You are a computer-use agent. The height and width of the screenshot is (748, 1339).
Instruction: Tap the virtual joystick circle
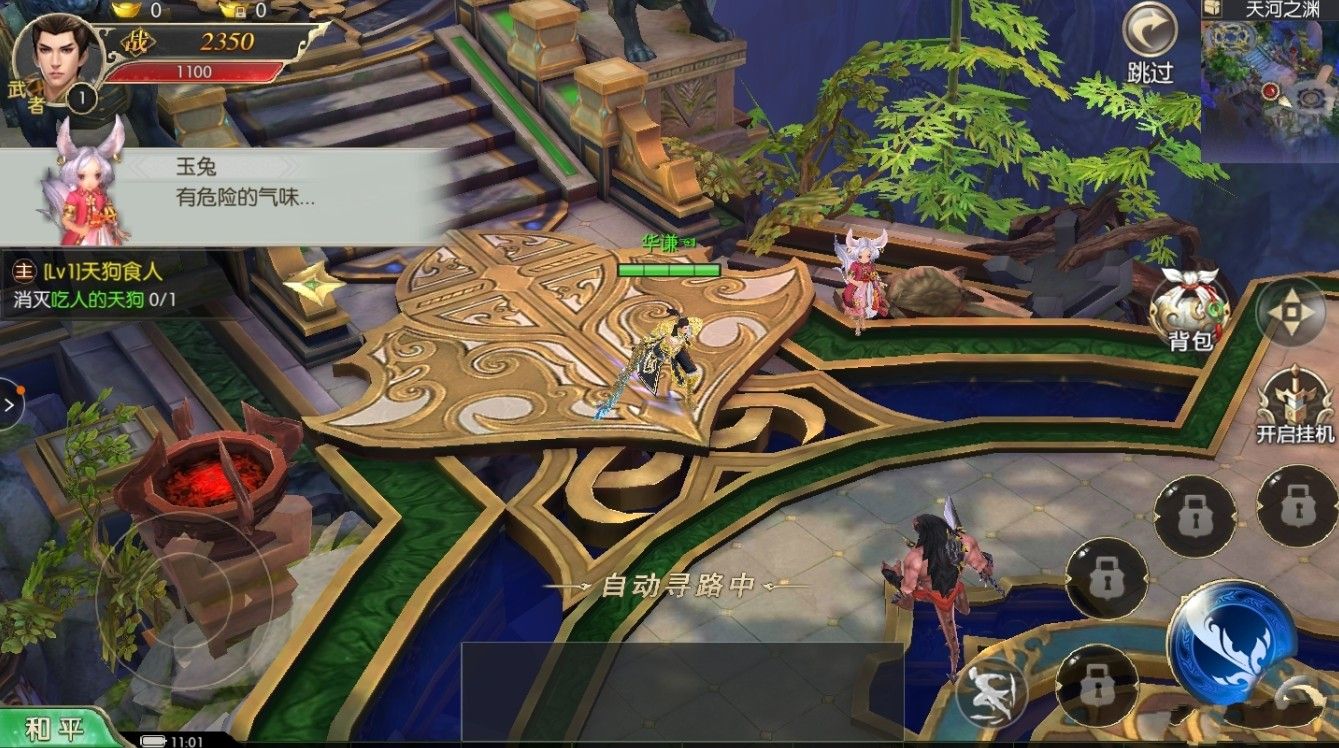[183, 600]
